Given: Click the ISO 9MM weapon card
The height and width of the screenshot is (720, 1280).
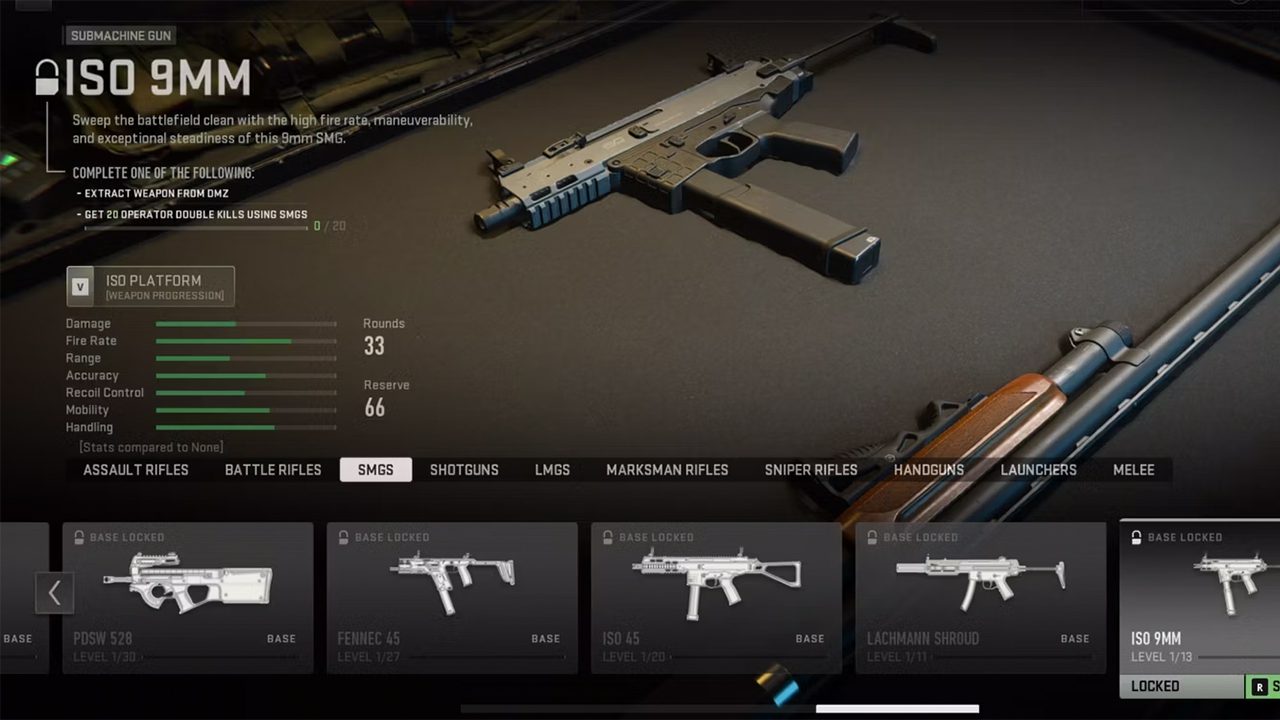Looking at the screenshot, I should pos(1200,597).
